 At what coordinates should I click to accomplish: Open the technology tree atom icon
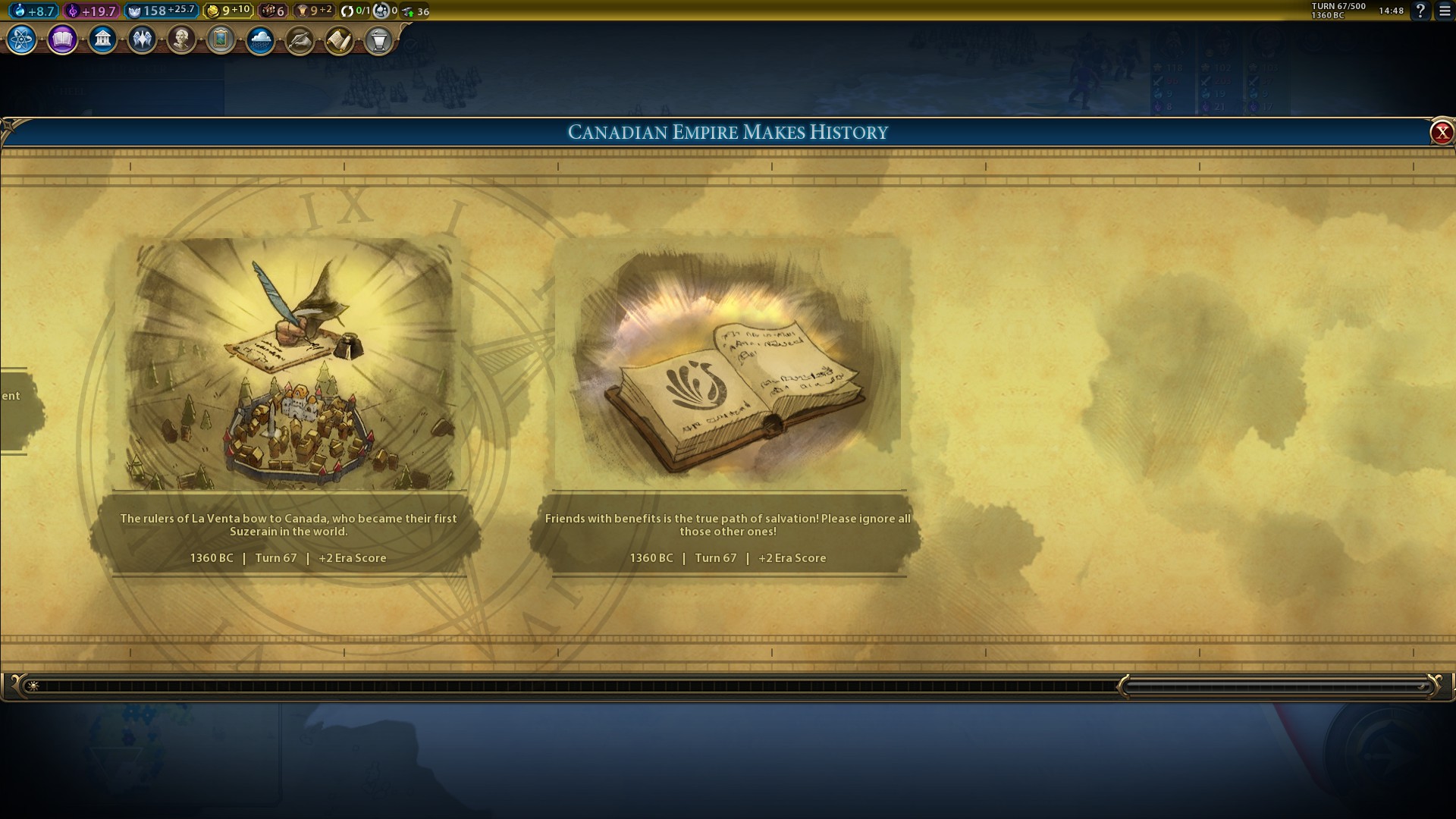pos(22,39)
